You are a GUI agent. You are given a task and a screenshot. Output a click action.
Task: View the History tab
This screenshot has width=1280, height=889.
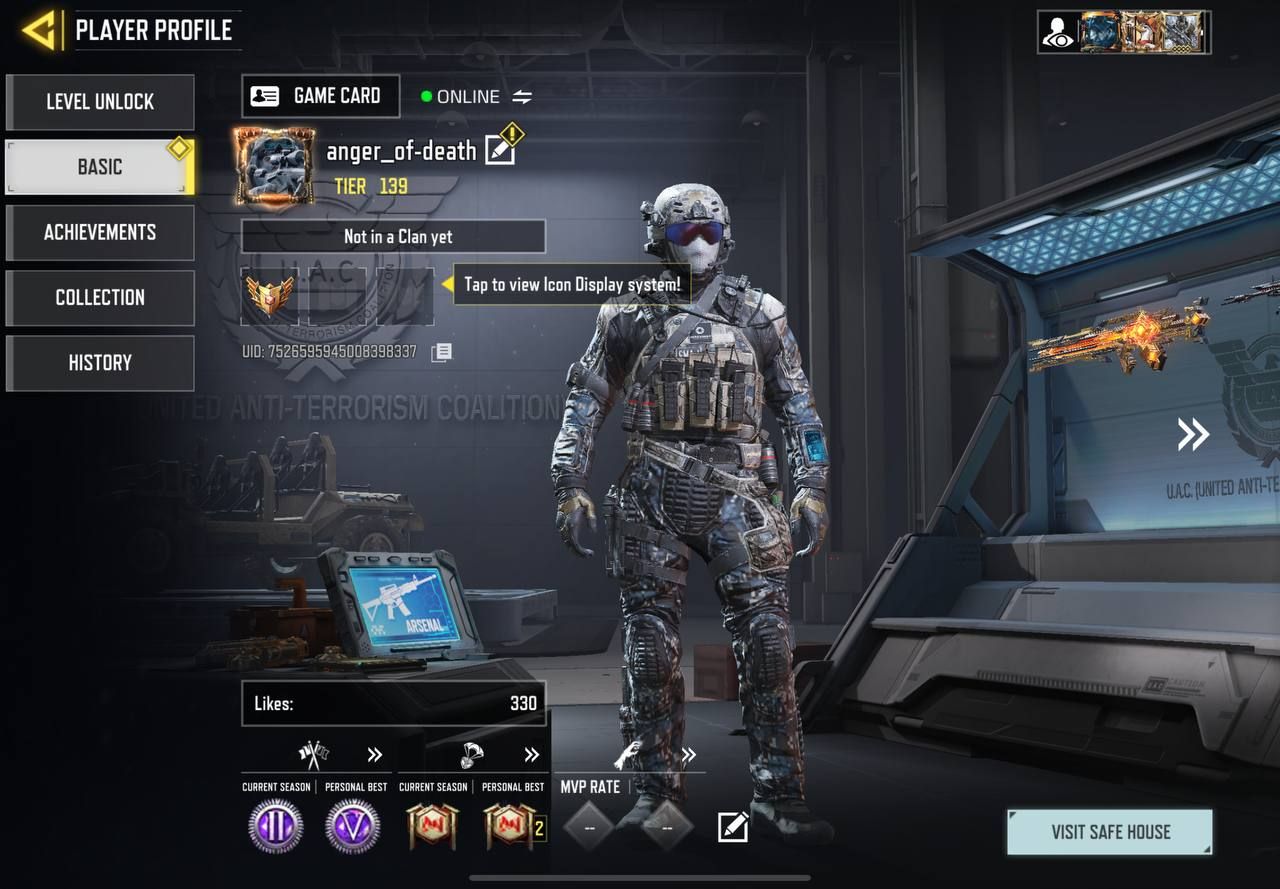click(x=100, y=362)
